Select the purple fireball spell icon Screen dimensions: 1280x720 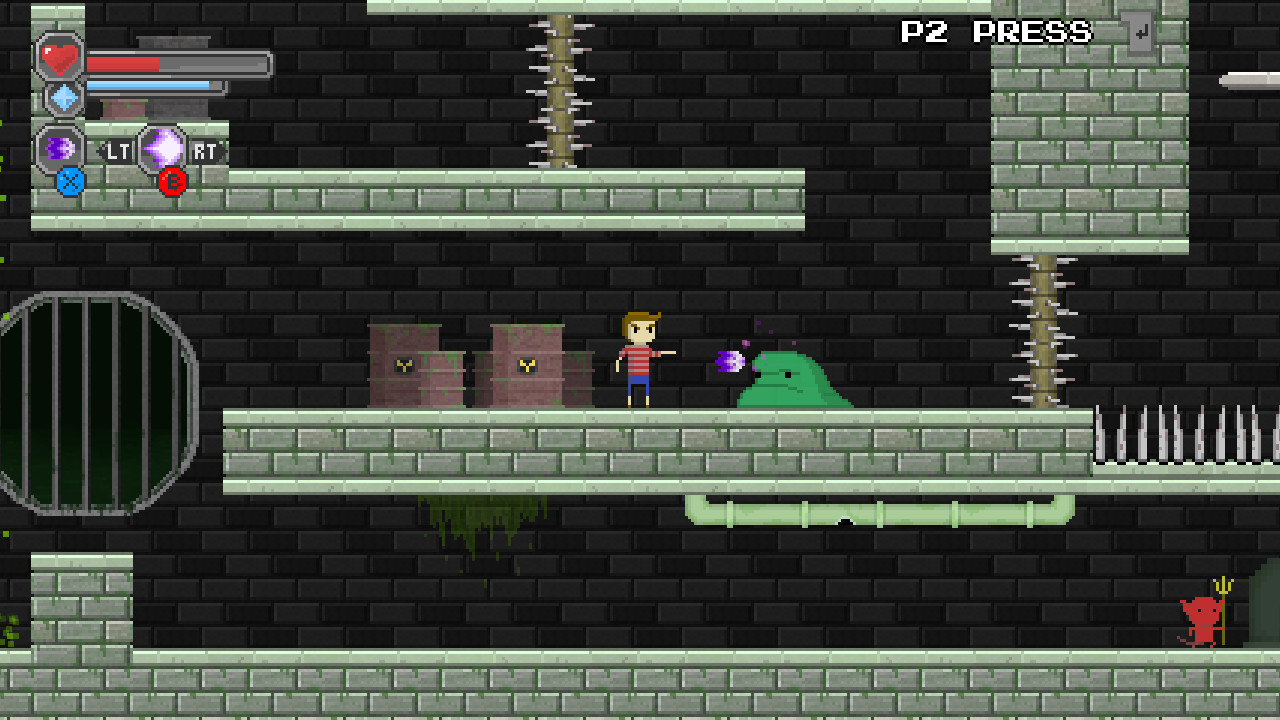58,147
